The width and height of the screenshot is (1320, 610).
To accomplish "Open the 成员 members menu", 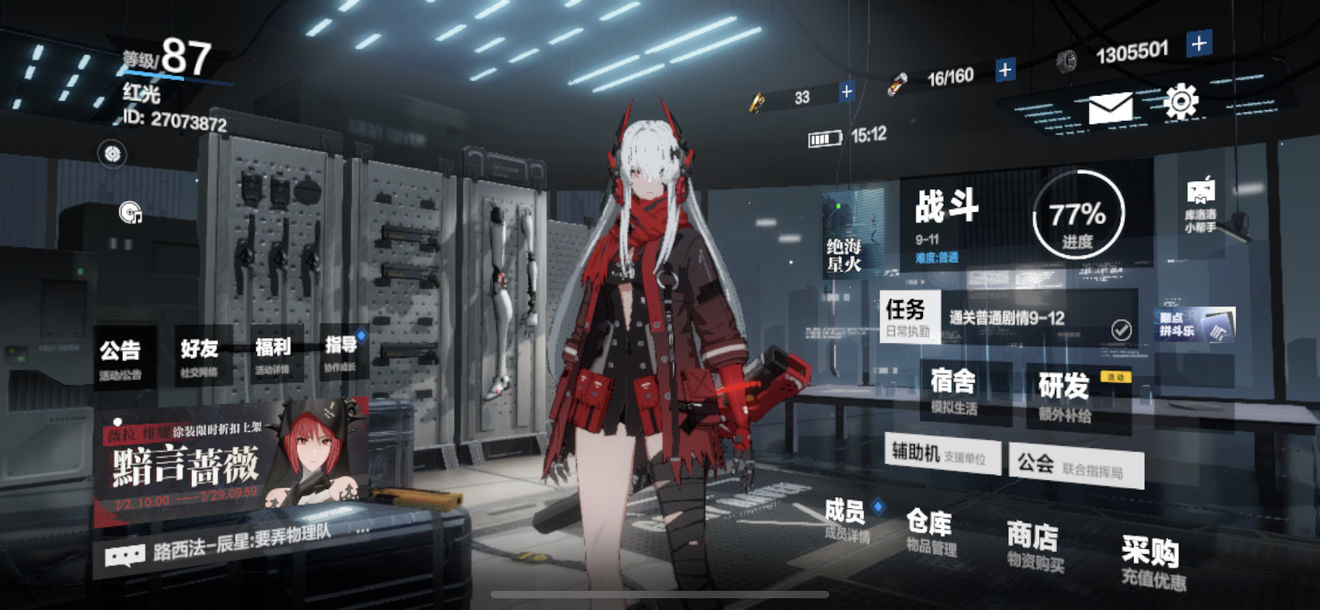I will pos(846,520).
